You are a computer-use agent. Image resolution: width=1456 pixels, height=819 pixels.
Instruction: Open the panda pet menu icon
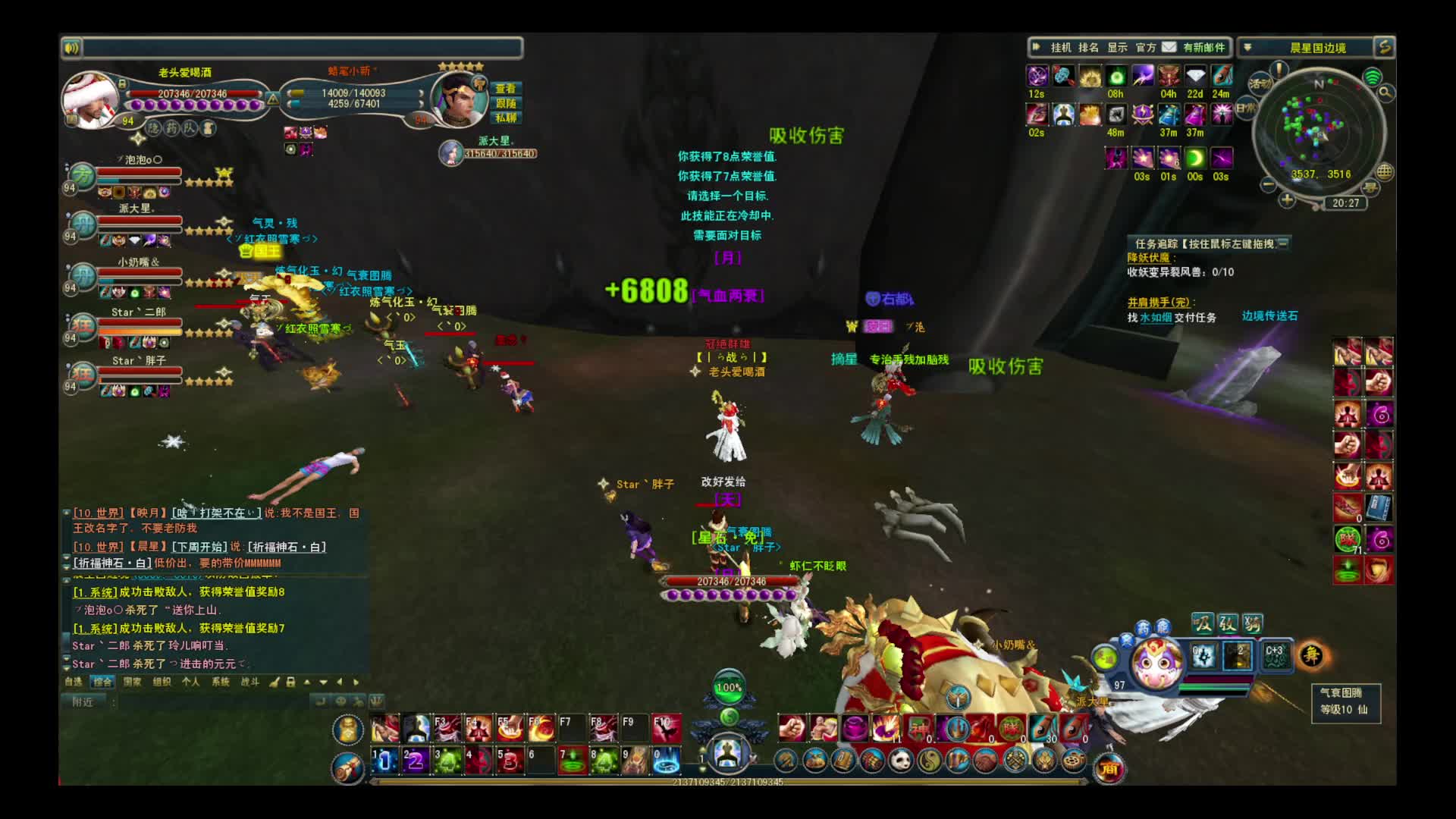click(x=900, y=760)
